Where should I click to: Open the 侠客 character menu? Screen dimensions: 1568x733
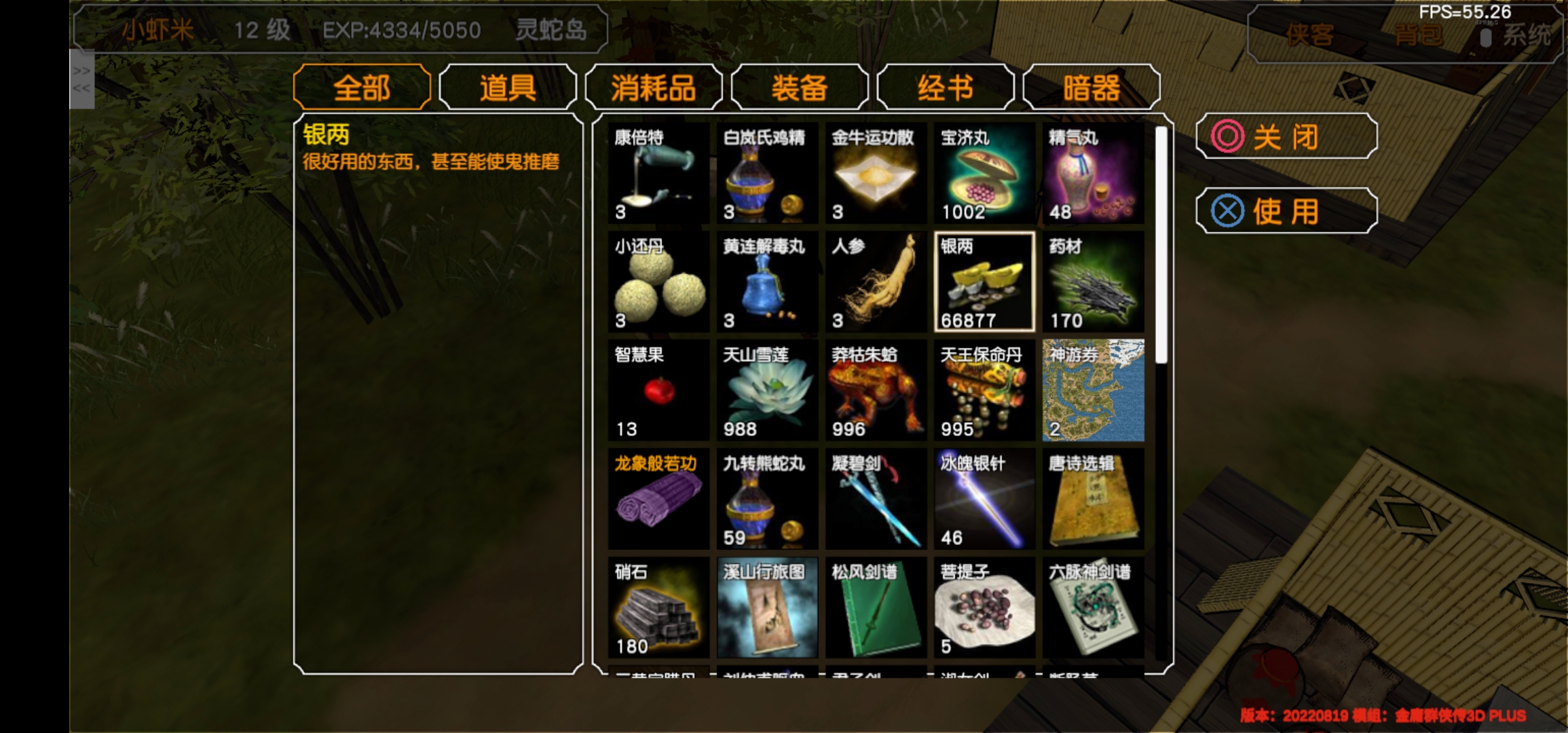pyautogui.click(x=1310, y=37)
